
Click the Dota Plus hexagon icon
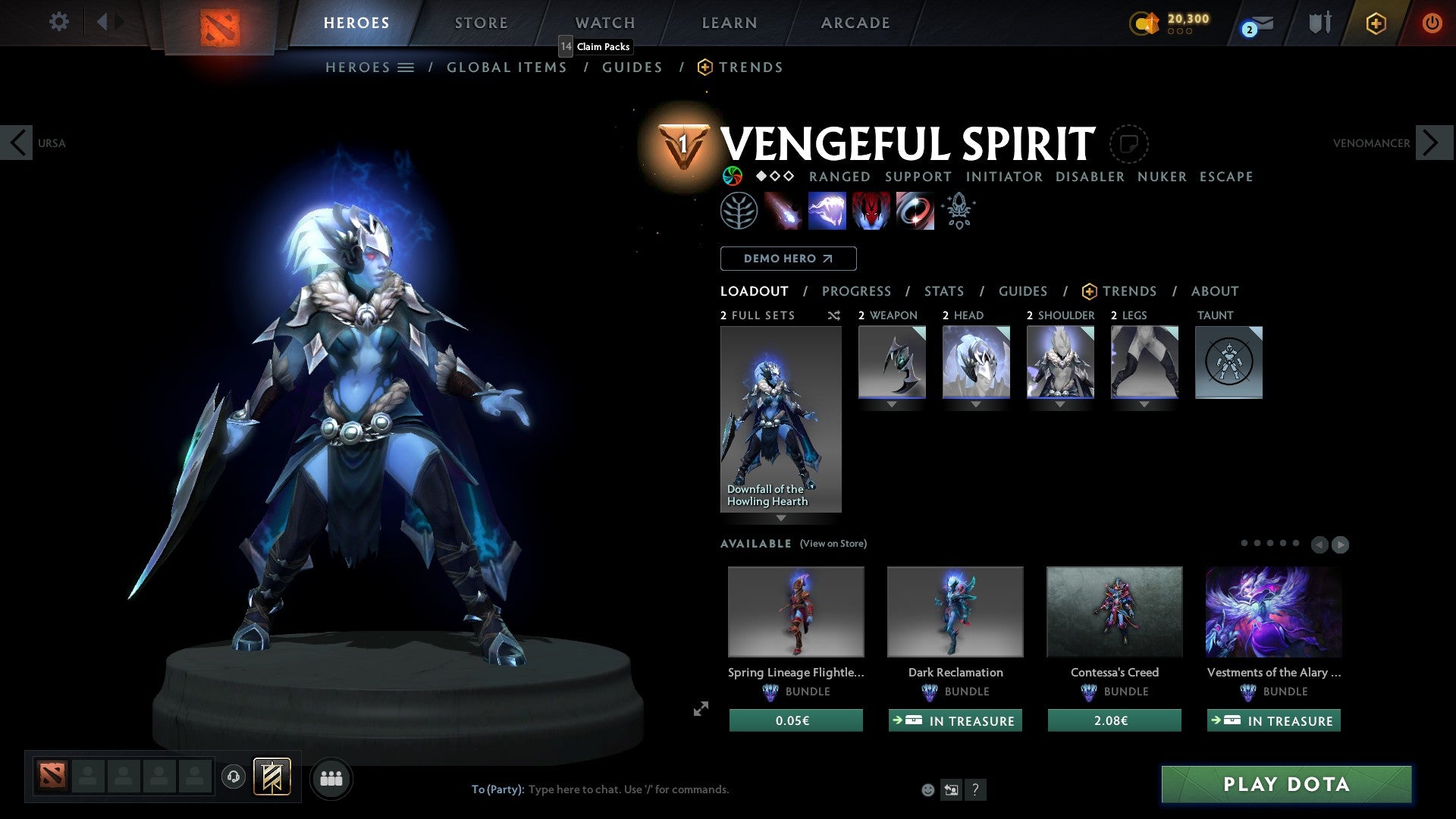click(x=1375, y=24)
